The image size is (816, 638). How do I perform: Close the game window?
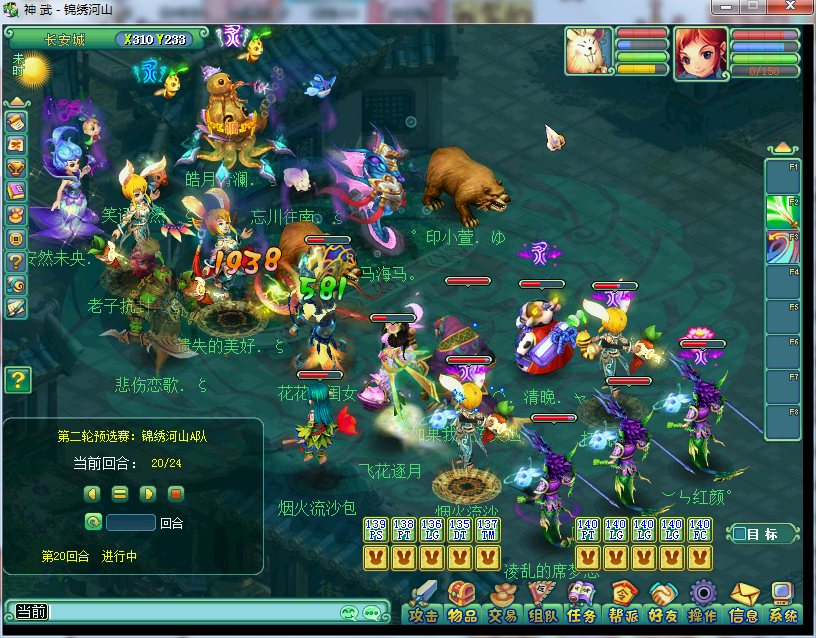(x=797, y=9)
